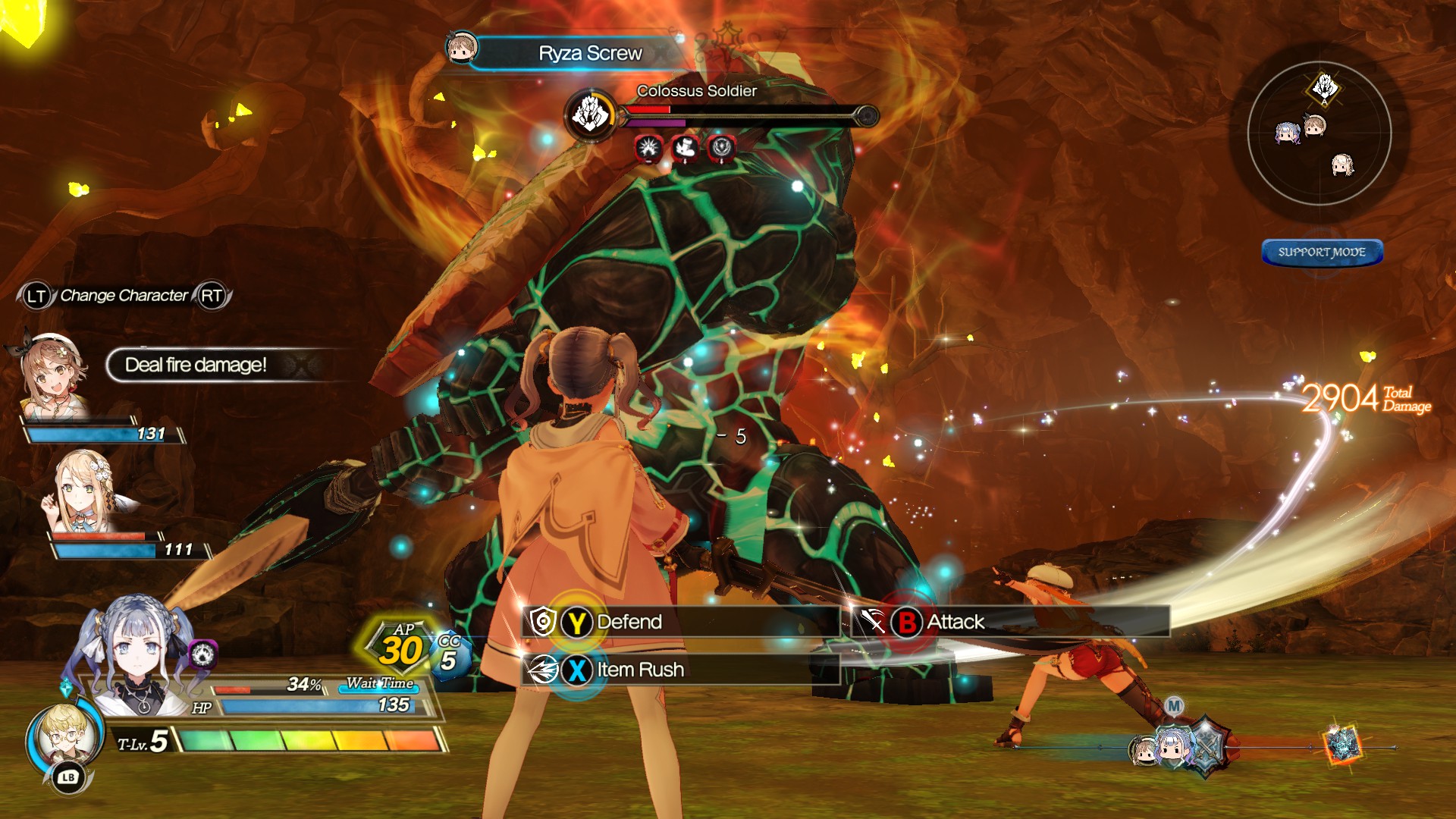Click the enemy marker on turn timeline
1456x819 pixels.
click(x=1342, y=745)
